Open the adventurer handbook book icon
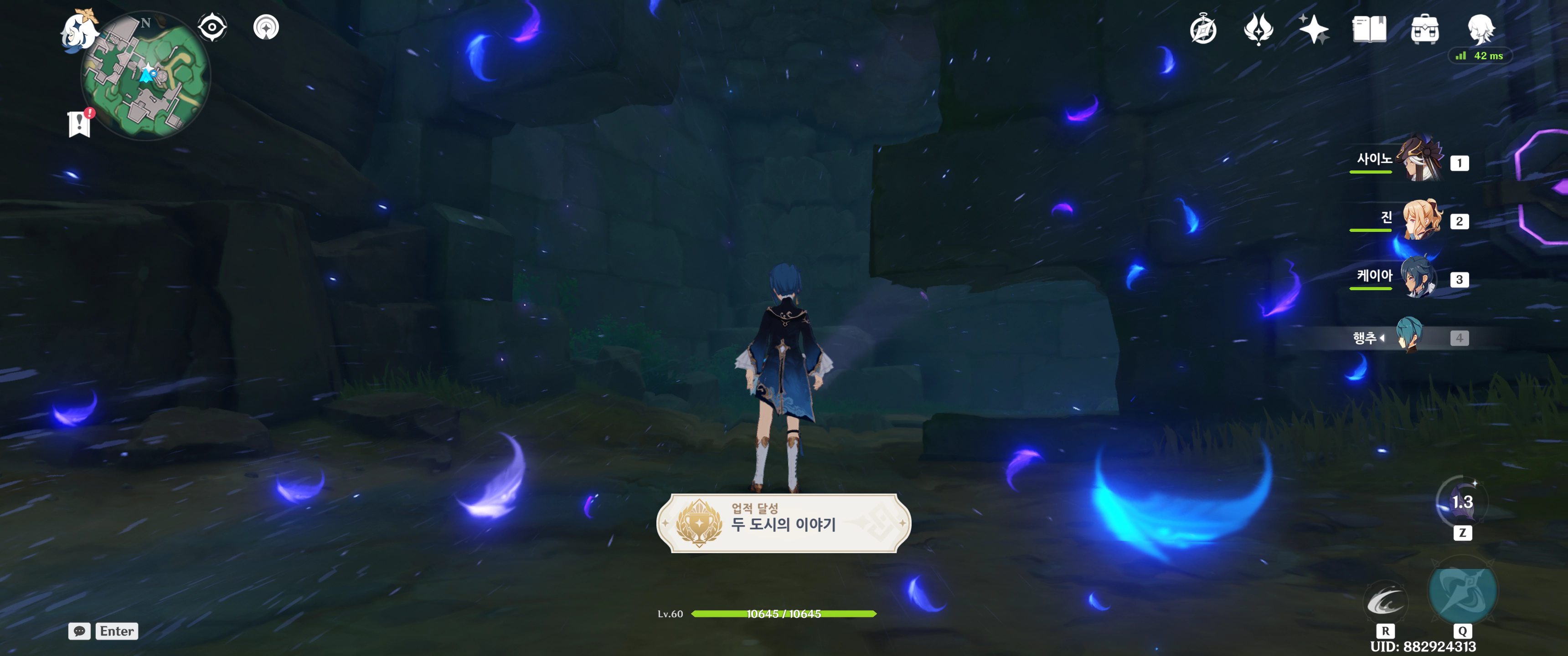1568x656 pixels. (1369, 29)
